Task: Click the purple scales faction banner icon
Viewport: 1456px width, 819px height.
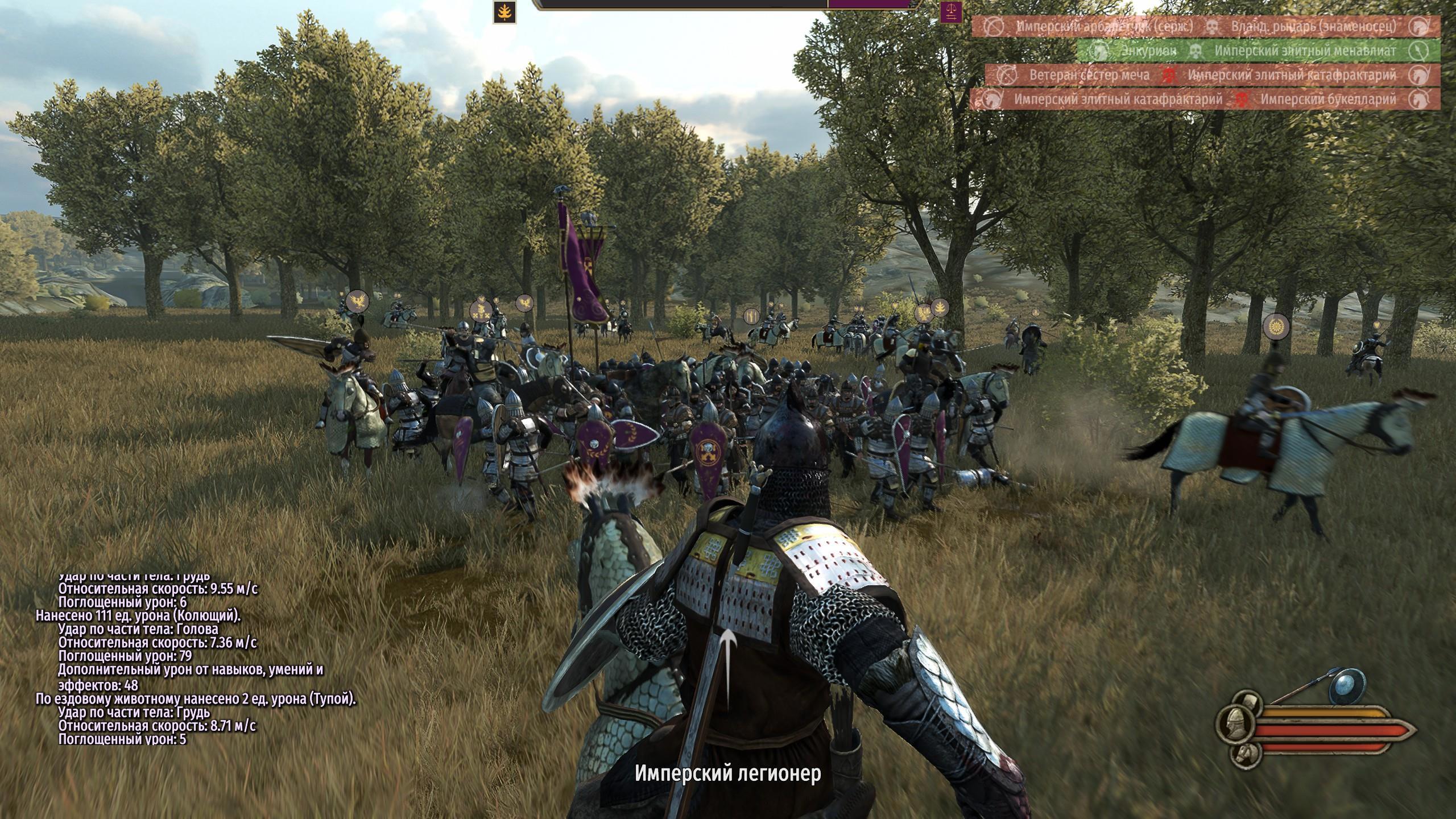Action: pos(951,12)
